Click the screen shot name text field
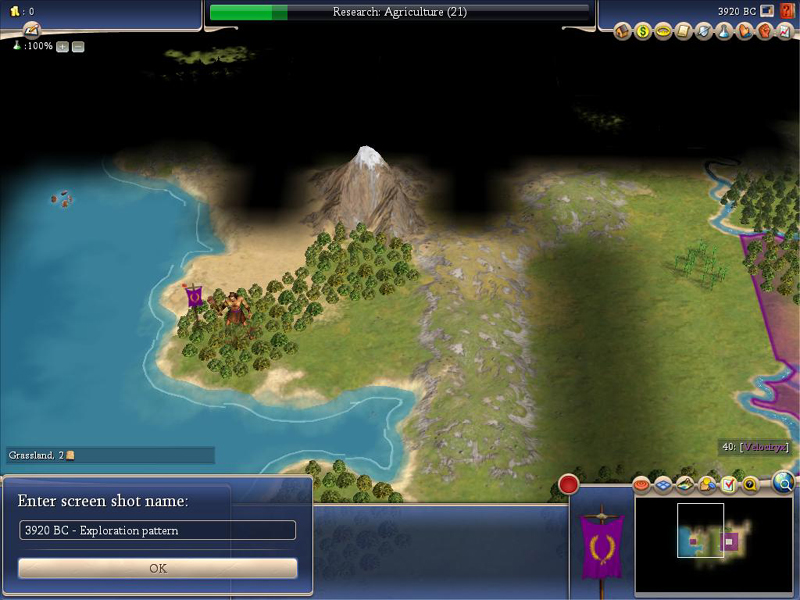 click(x=158, y=530)
